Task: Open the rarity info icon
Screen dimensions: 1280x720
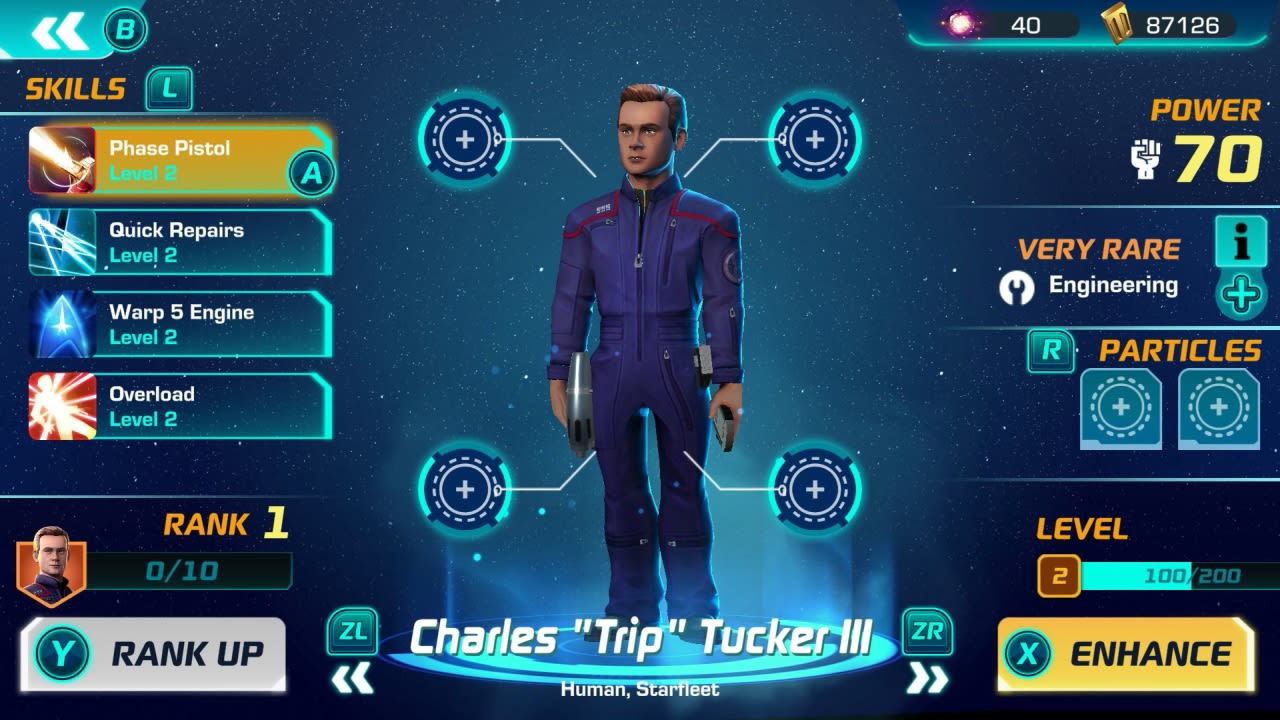Action: point(1240,243)
